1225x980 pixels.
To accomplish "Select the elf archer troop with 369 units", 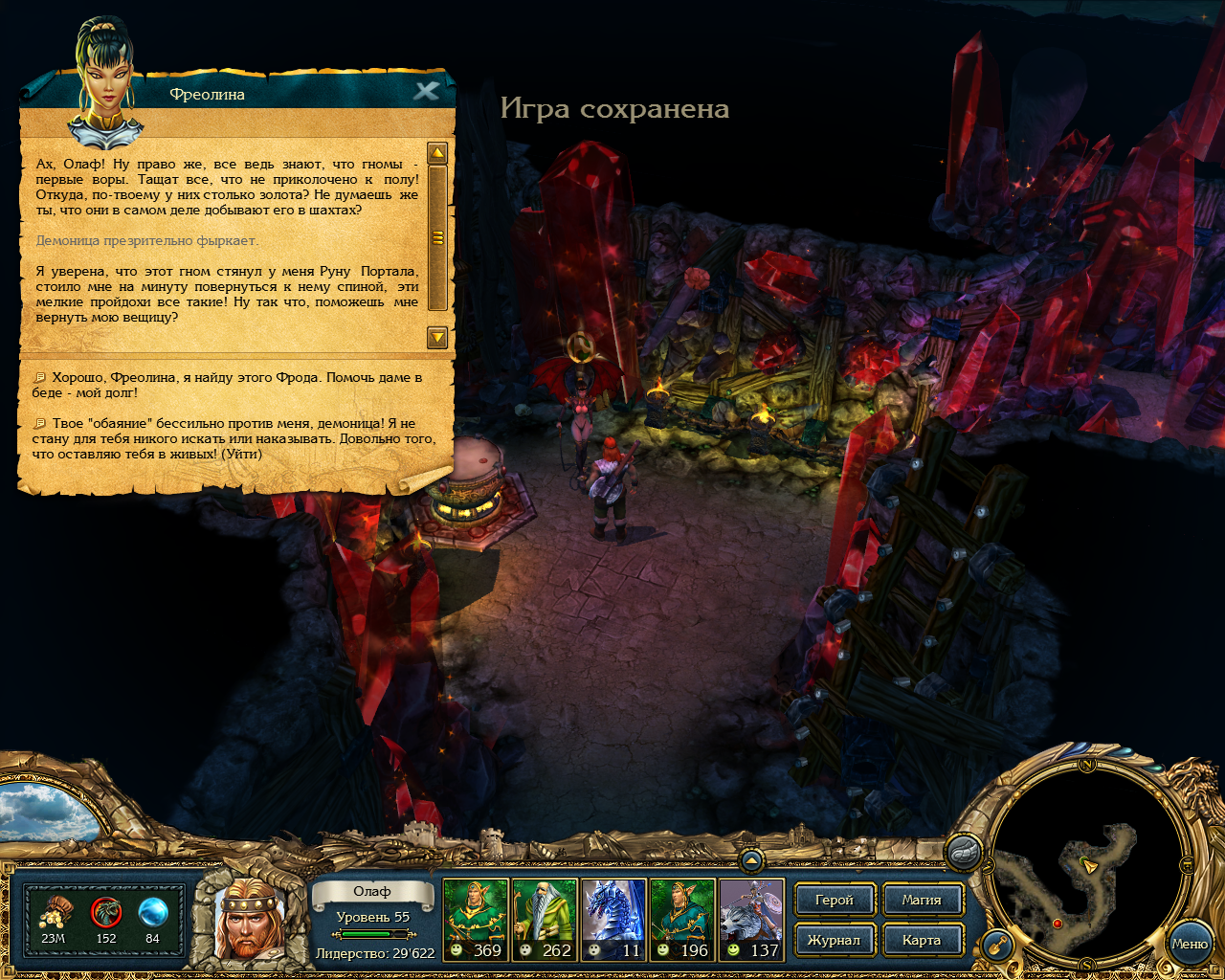I will pos(476,919).
